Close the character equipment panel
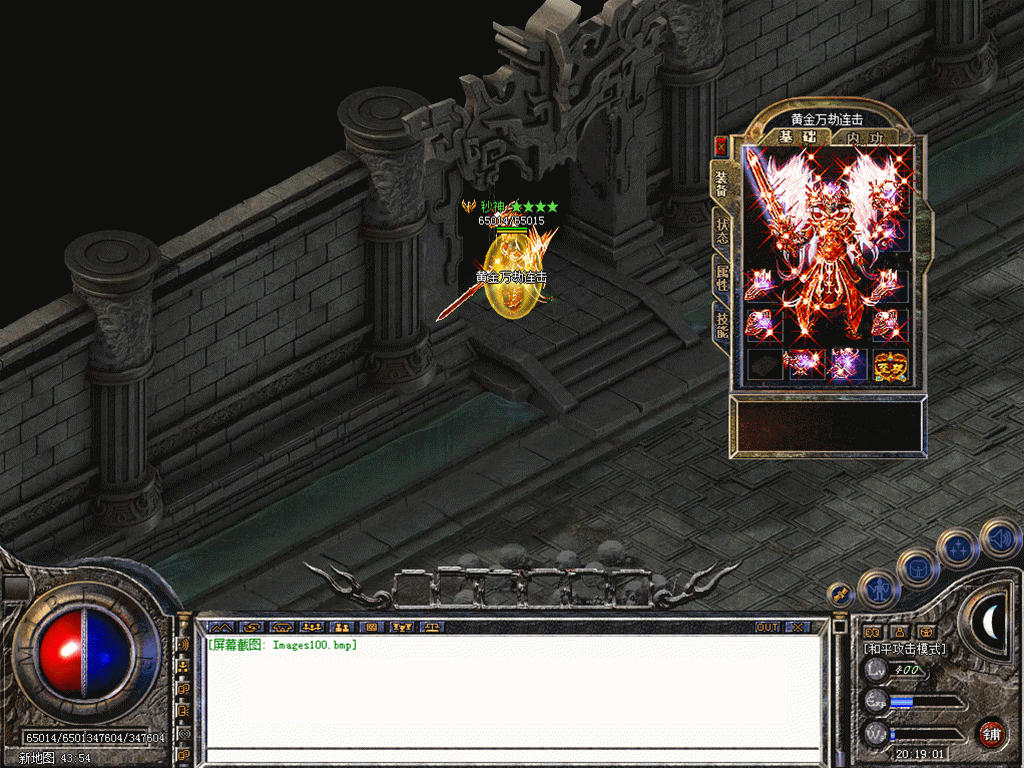The image size is (1024, 768). (x=720, y=146)
